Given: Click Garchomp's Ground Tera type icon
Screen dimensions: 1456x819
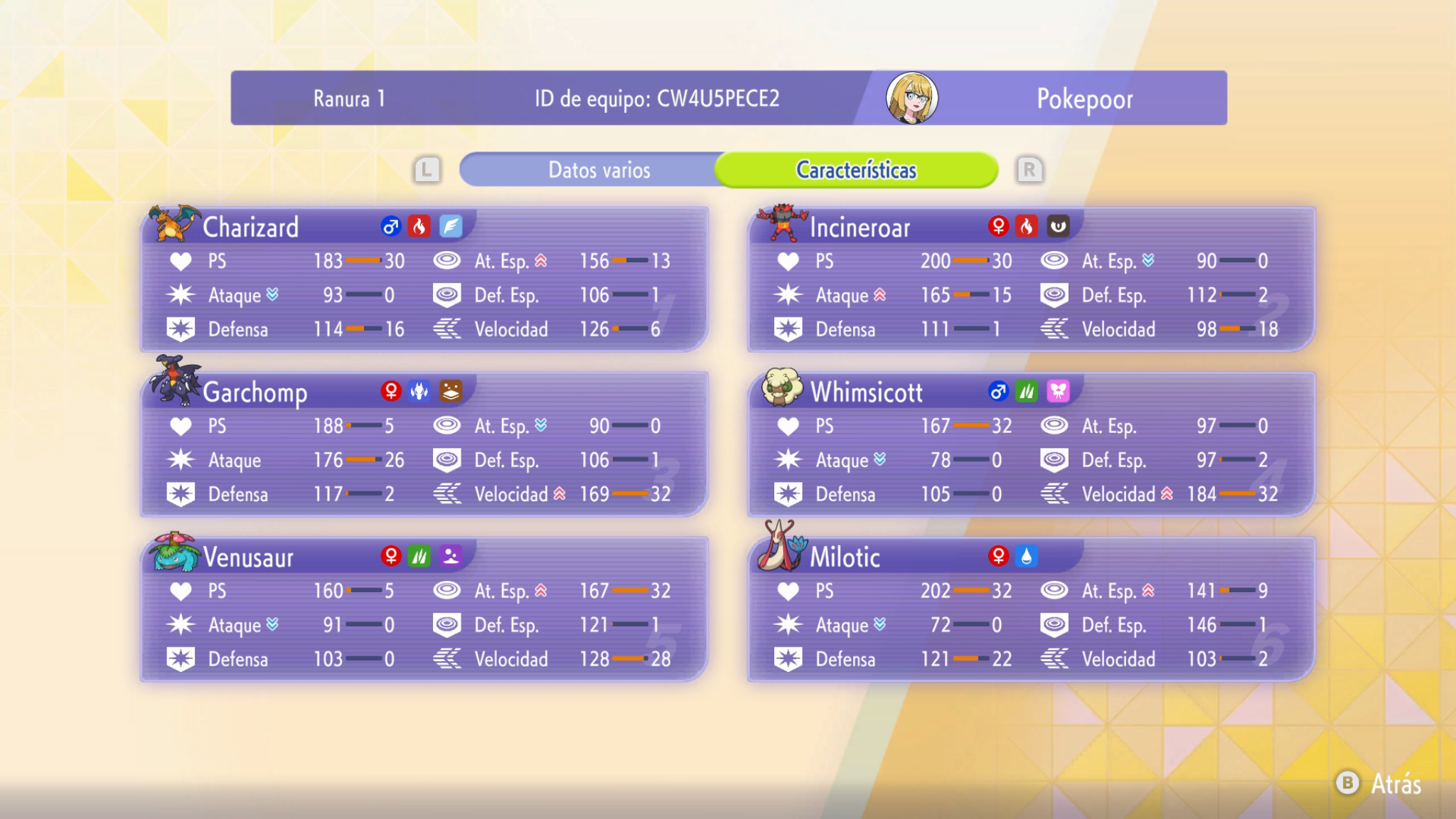Looking at the screenshot, I should (x=453, y=392).
